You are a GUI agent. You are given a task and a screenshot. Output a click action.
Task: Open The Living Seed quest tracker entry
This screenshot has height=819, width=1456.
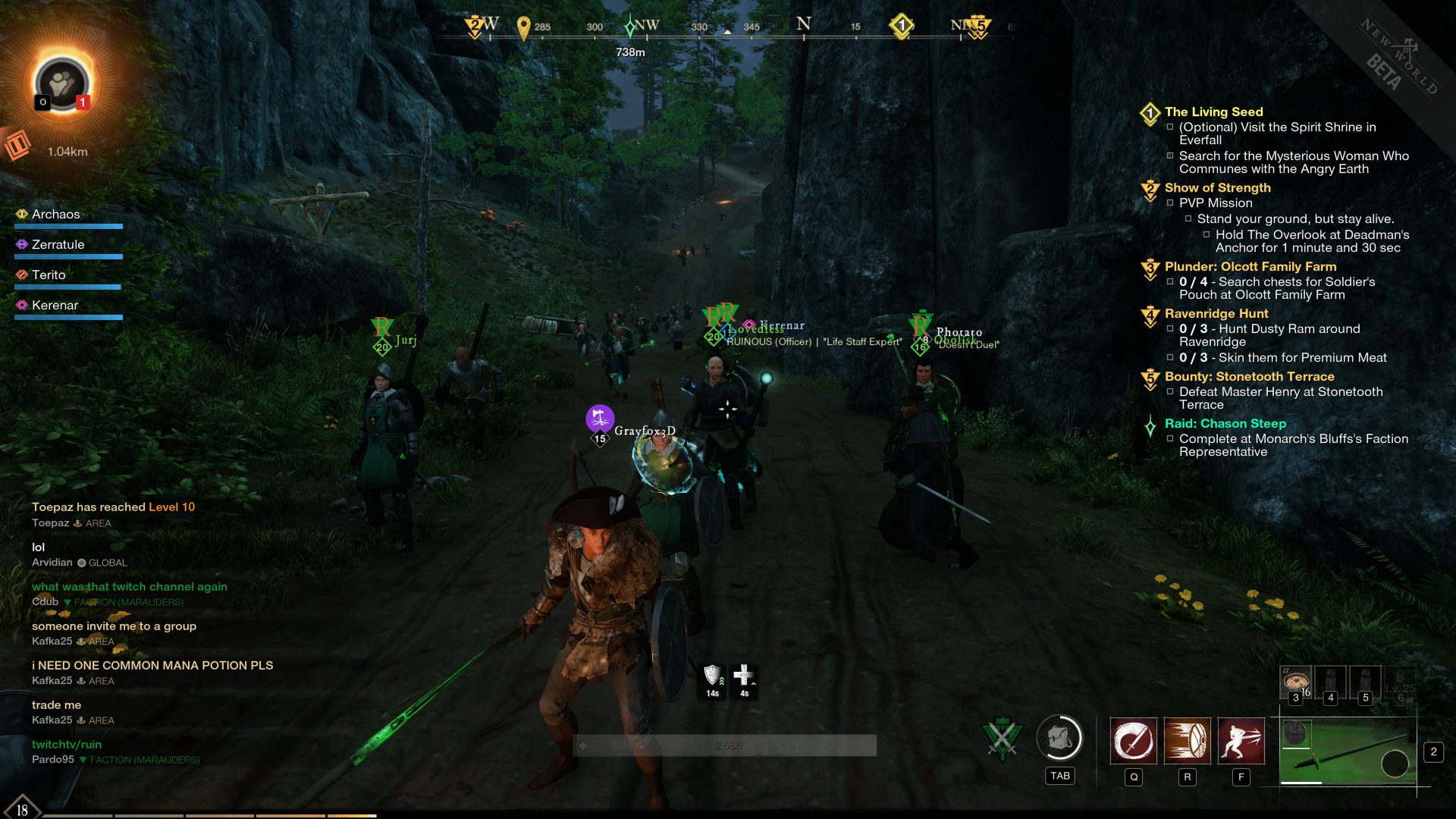[1213, 112]
